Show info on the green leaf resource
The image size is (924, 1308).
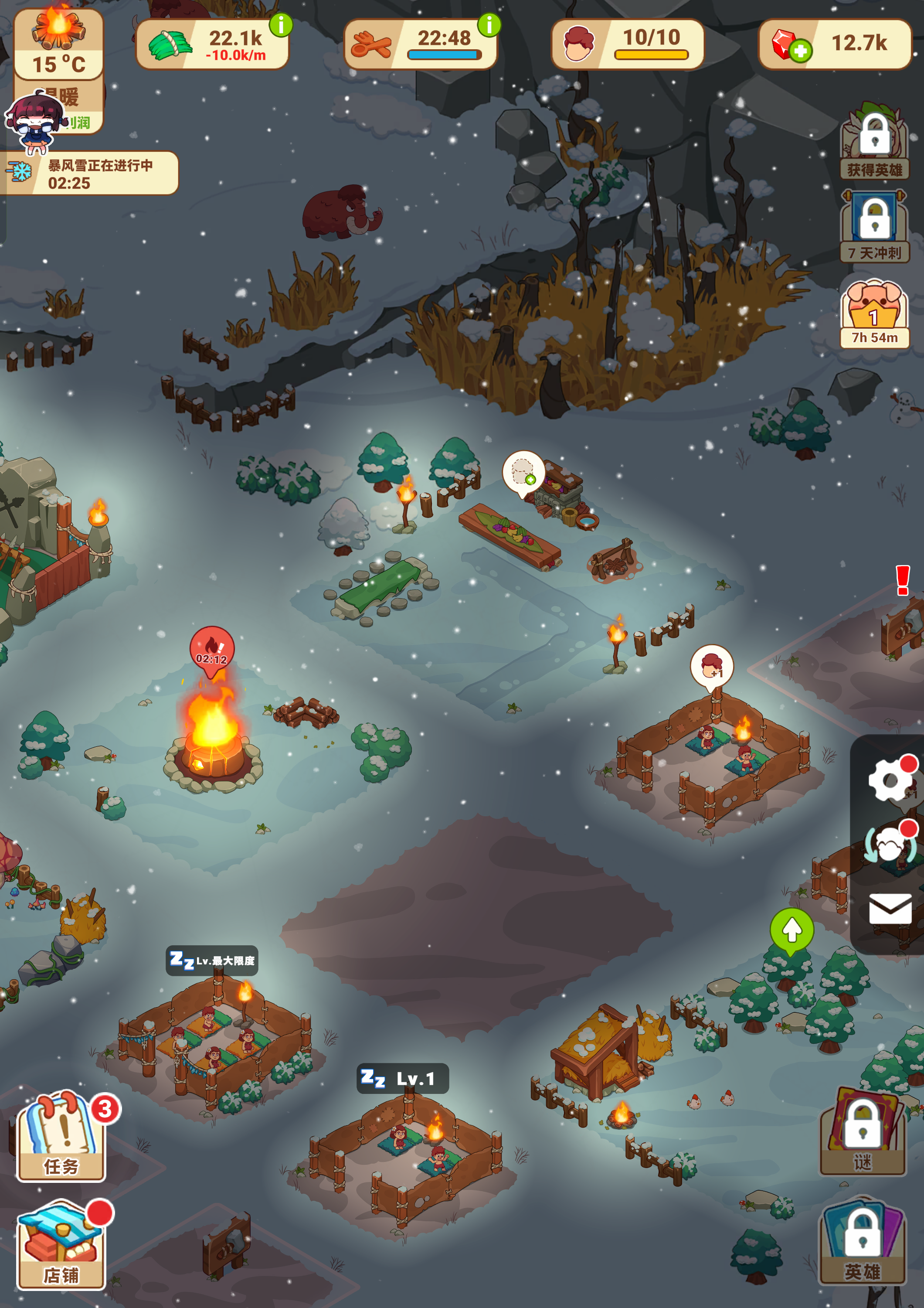281,24
